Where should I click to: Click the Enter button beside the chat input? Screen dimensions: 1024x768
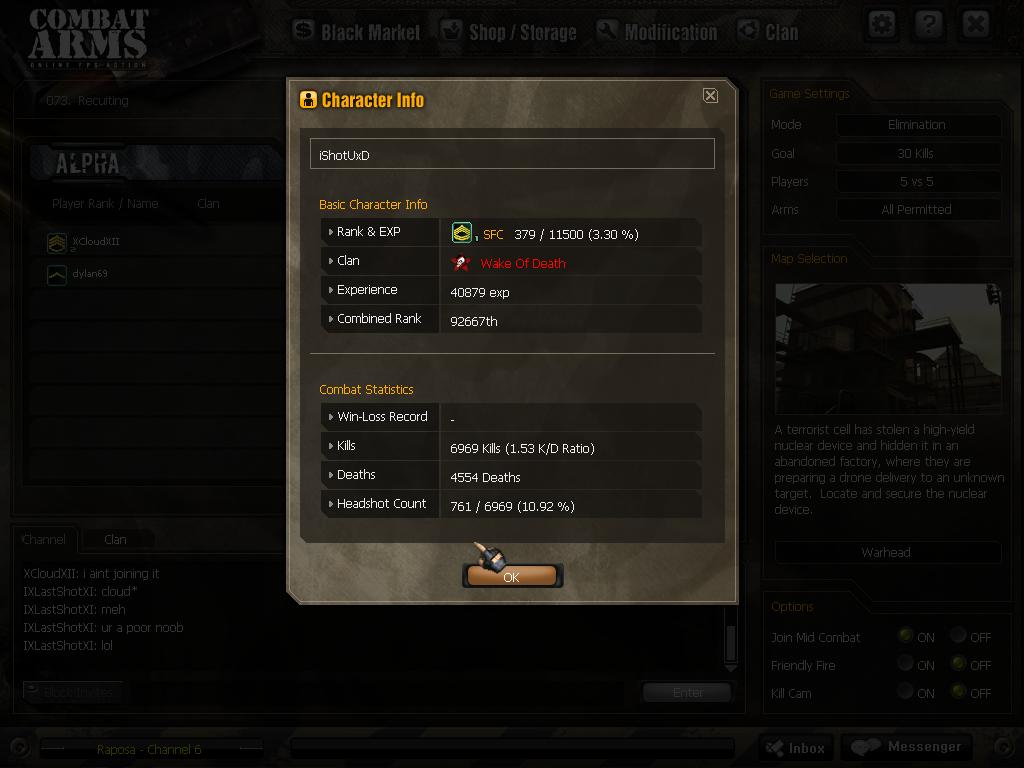(687, 692)
